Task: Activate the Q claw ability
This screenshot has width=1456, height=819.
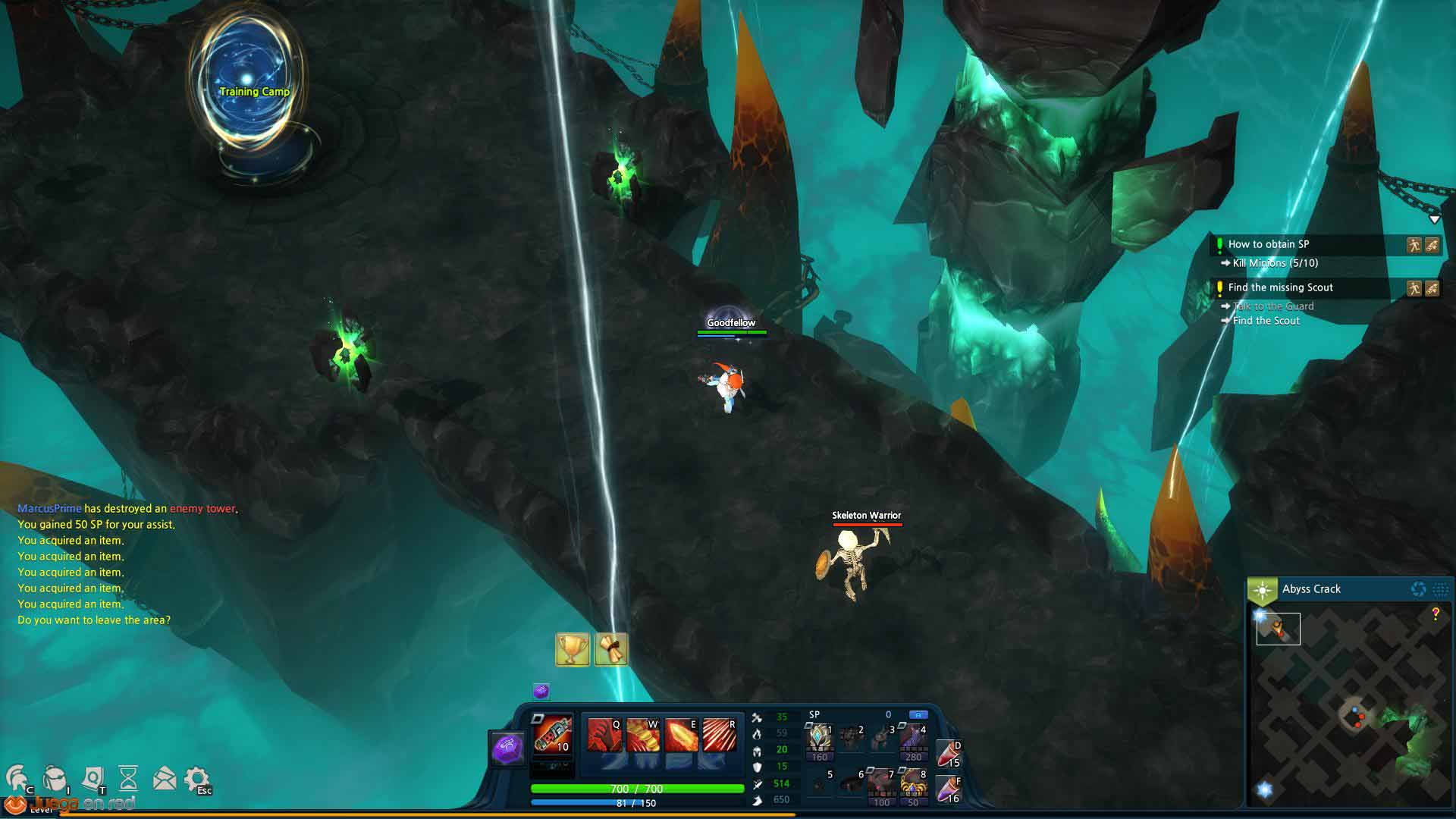Action: click(604, 735)
